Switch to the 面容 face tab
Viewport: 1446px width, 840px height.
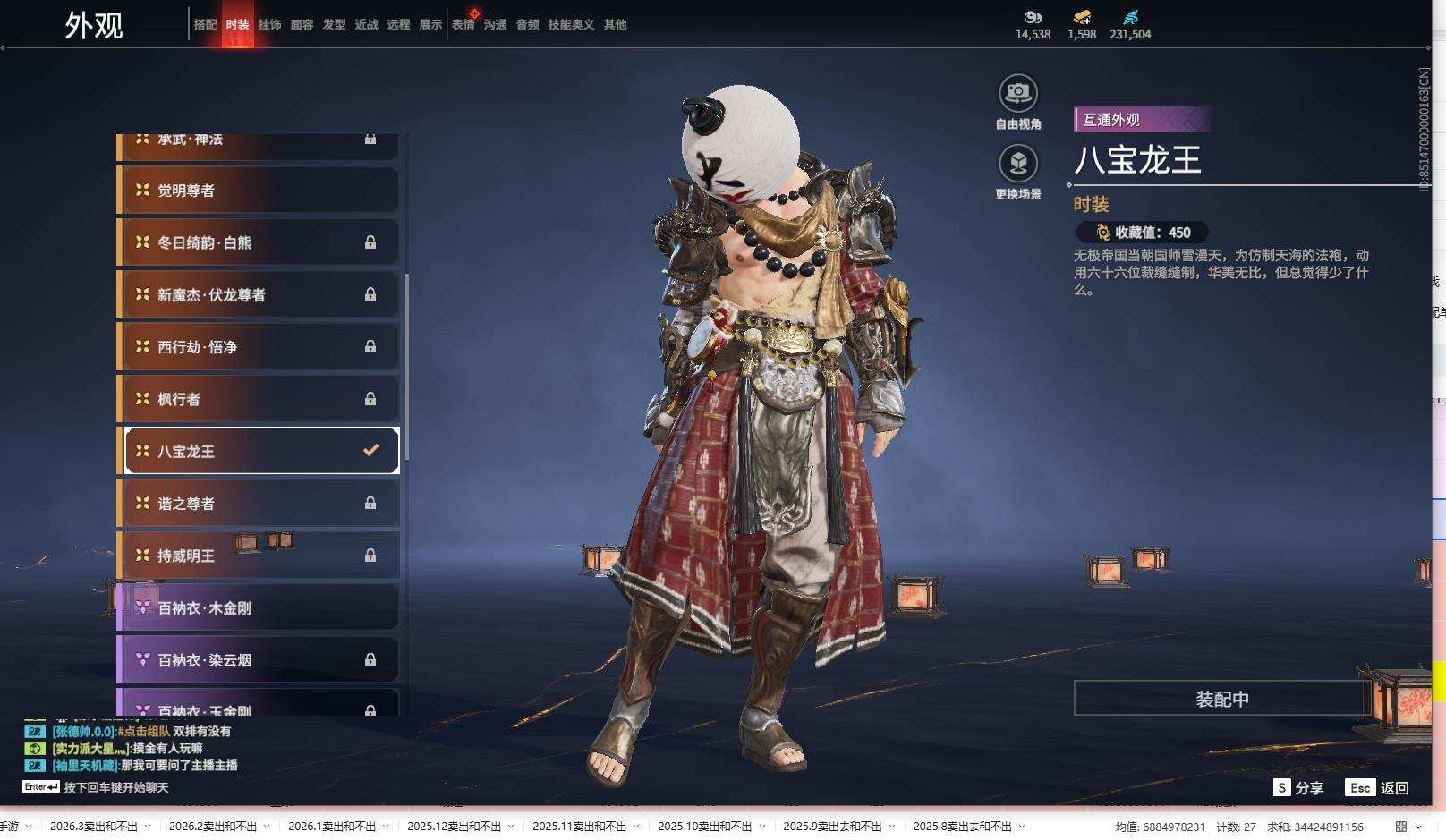pyautogui.click(x=302, y=25)
